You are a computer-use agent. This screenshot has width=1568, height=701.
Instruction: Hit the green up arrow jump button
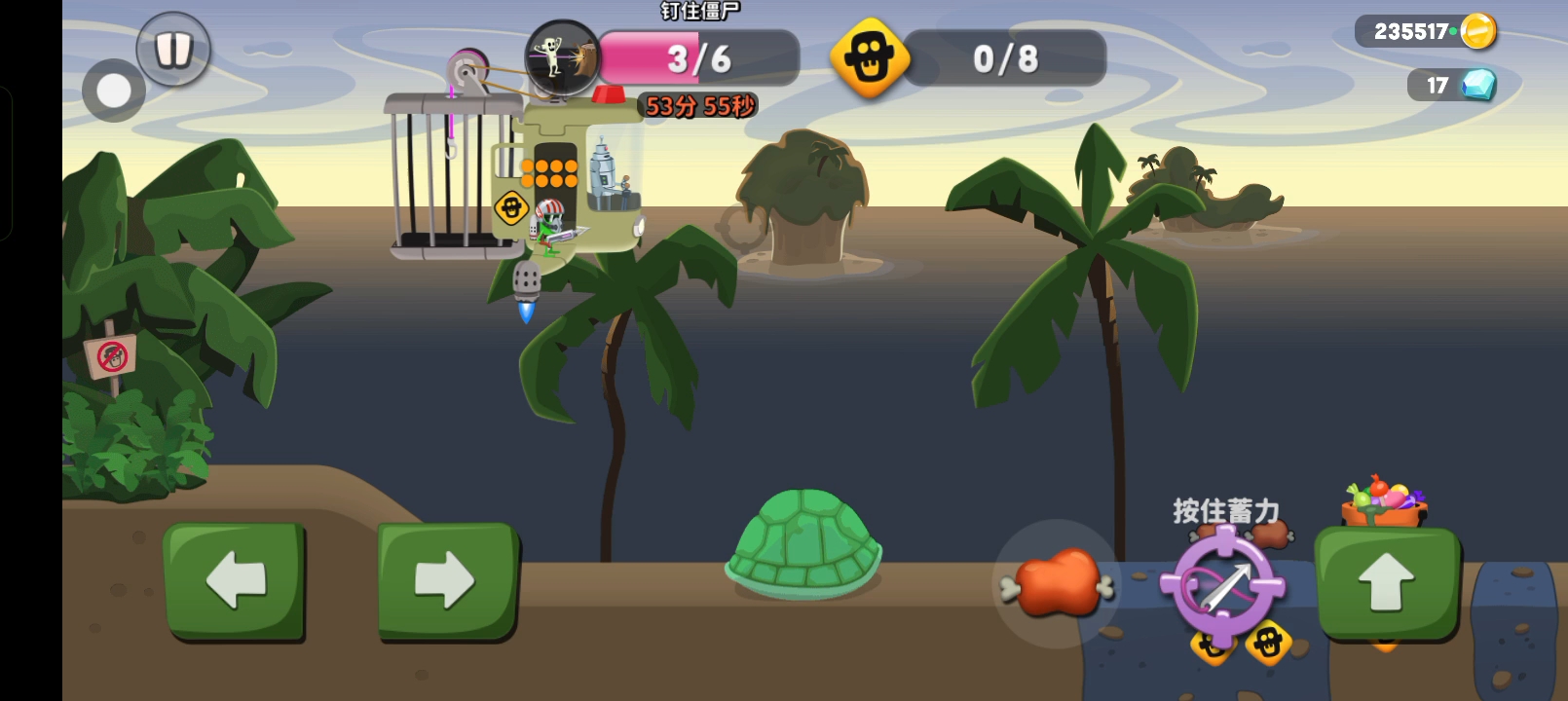click(x=1386, y=582)
